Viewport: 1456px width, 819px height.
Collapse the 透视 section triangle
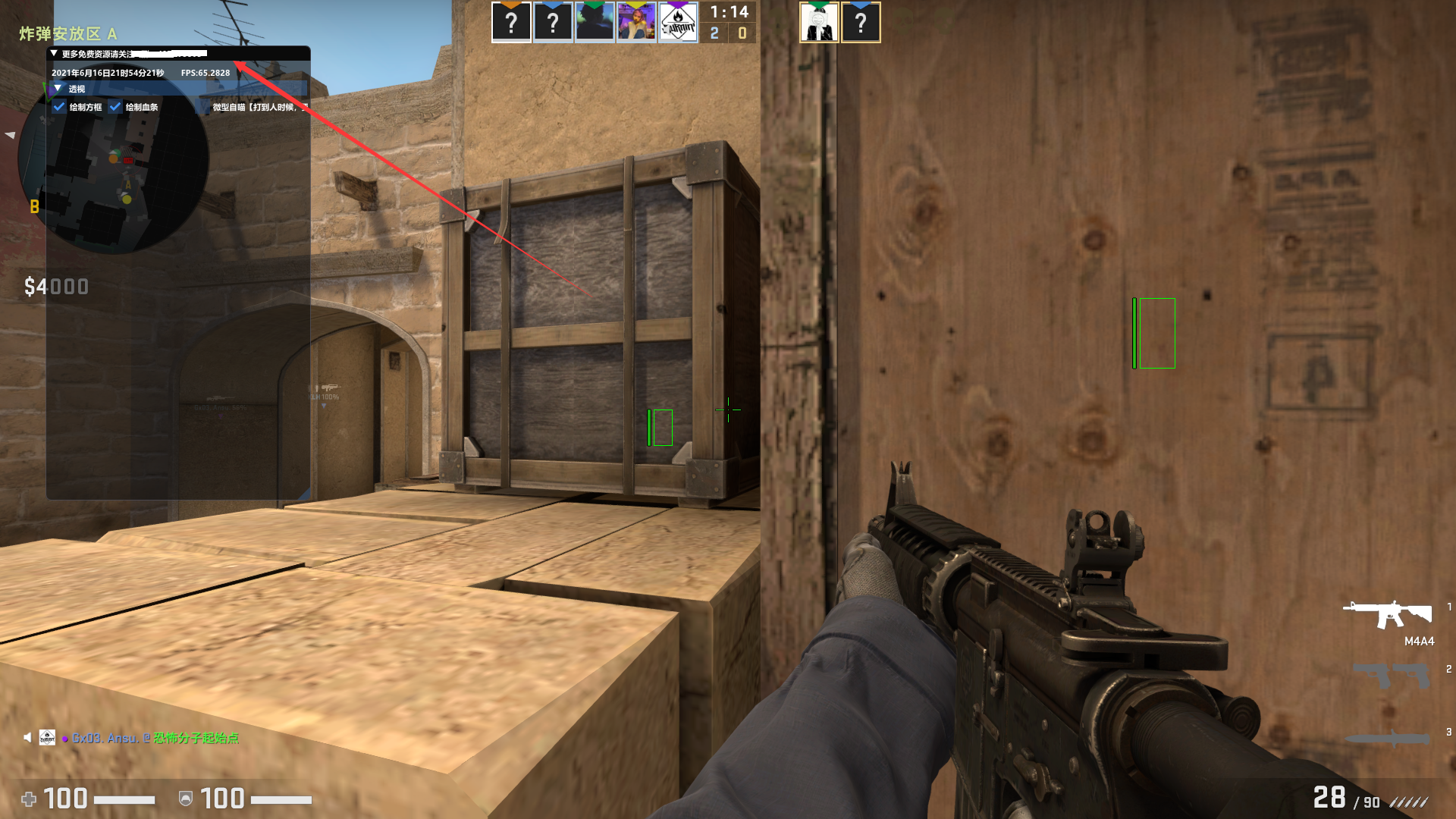tap(58, 88)
